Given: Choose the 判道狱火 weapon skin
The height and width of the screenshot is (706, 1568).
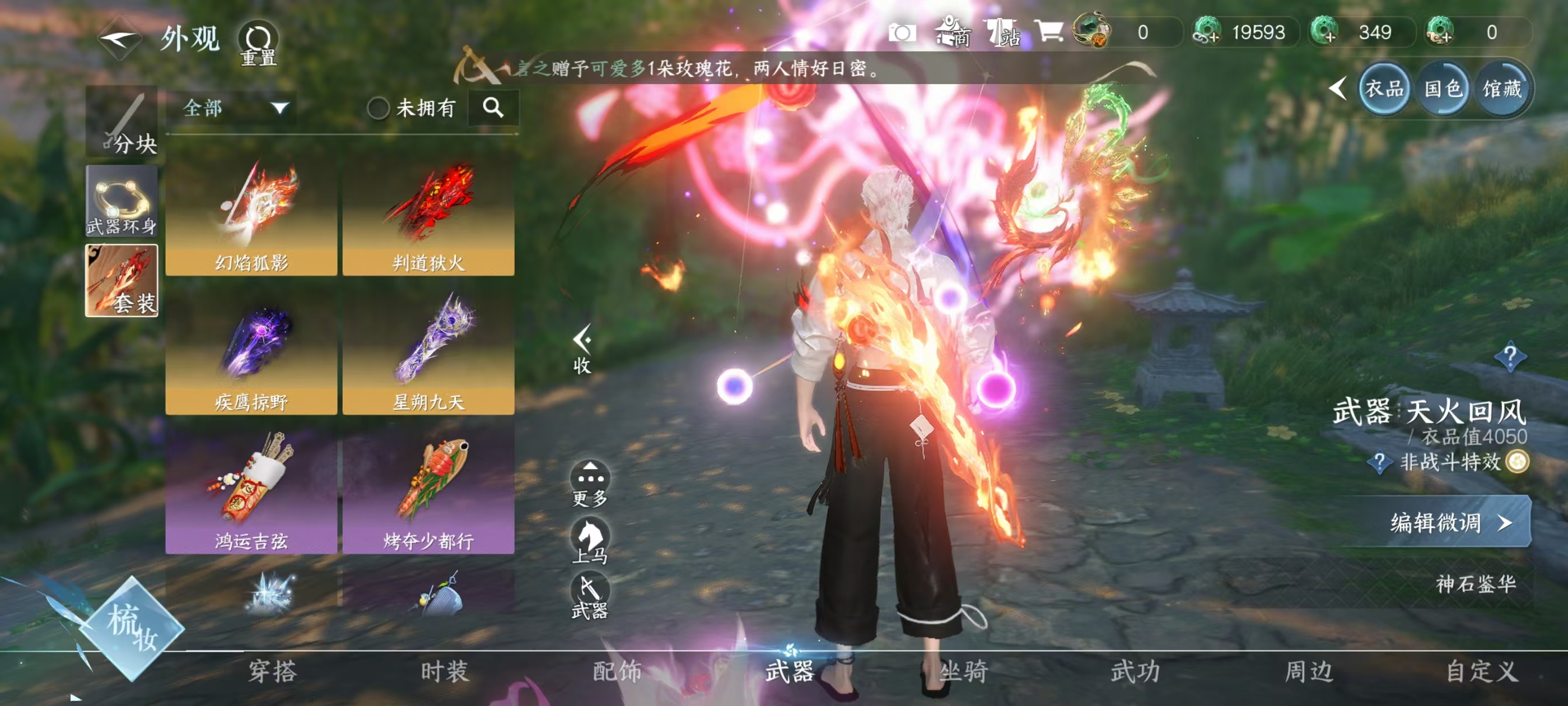Looking at the screenshot, I should [x=428, y=217].
